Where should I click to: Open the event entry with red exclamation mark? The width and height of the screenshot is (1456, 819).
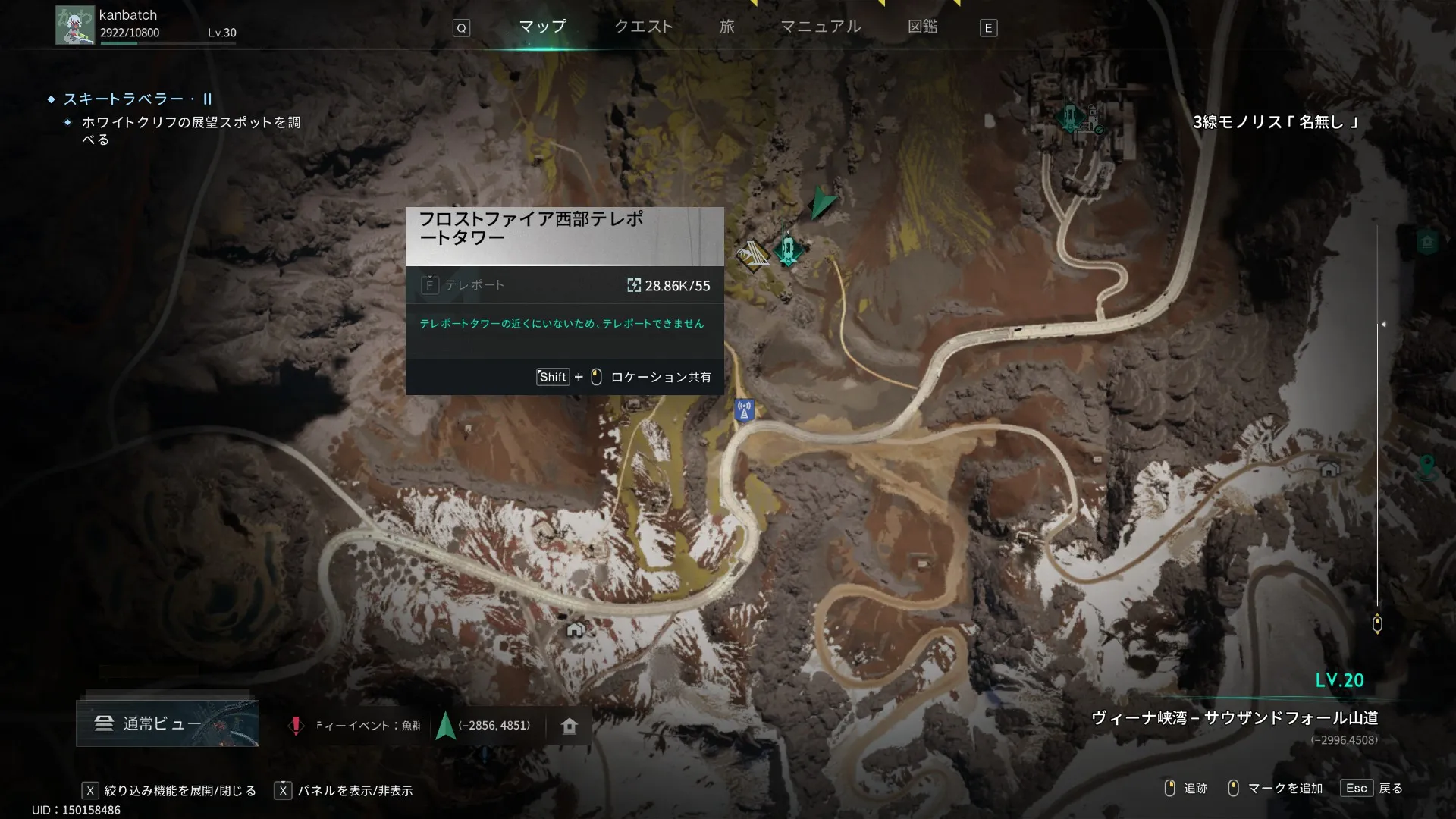(x=356, y=726)
